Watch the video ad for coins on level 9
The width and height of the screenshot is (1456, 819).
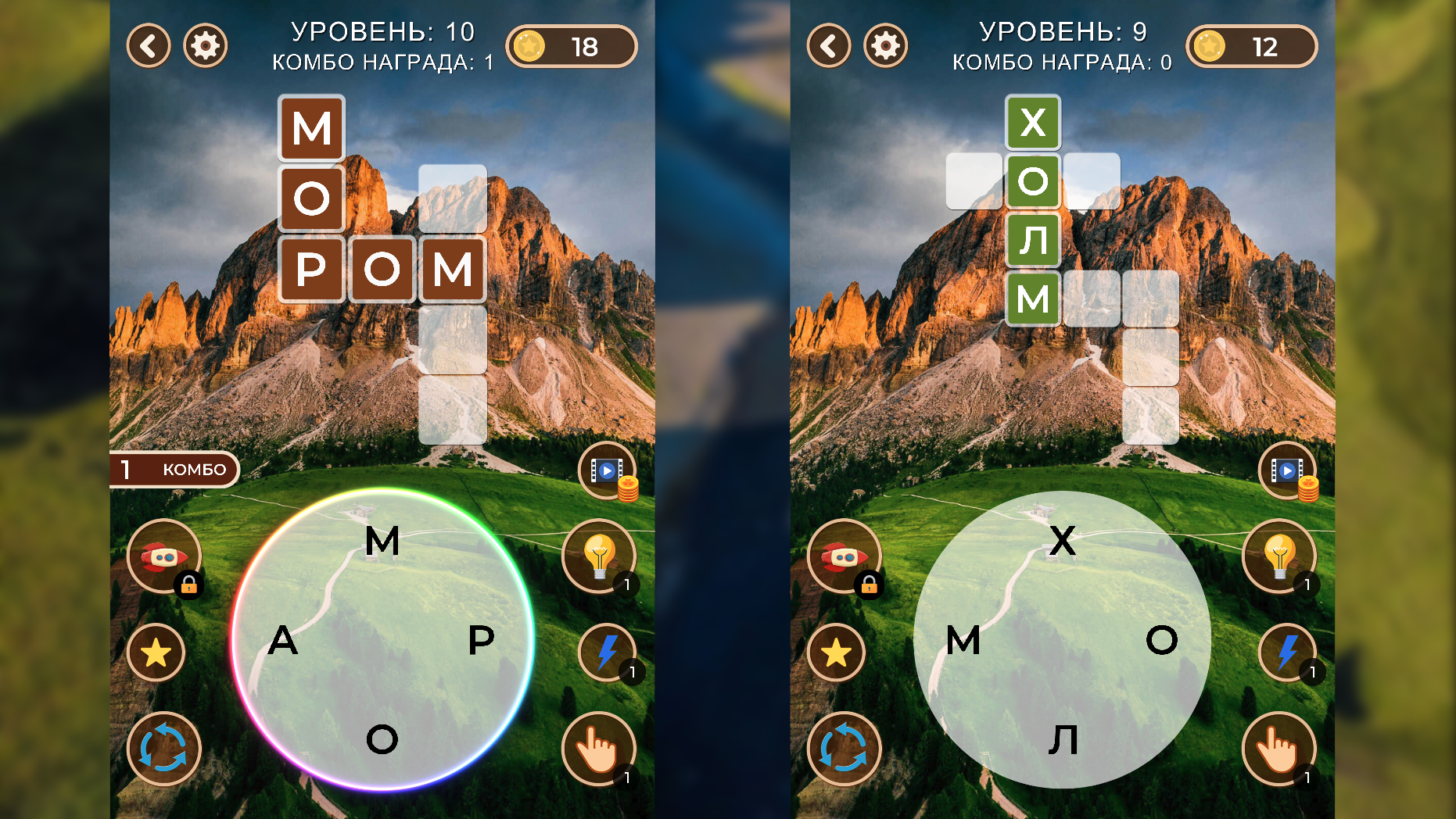tap(1287, 470)
